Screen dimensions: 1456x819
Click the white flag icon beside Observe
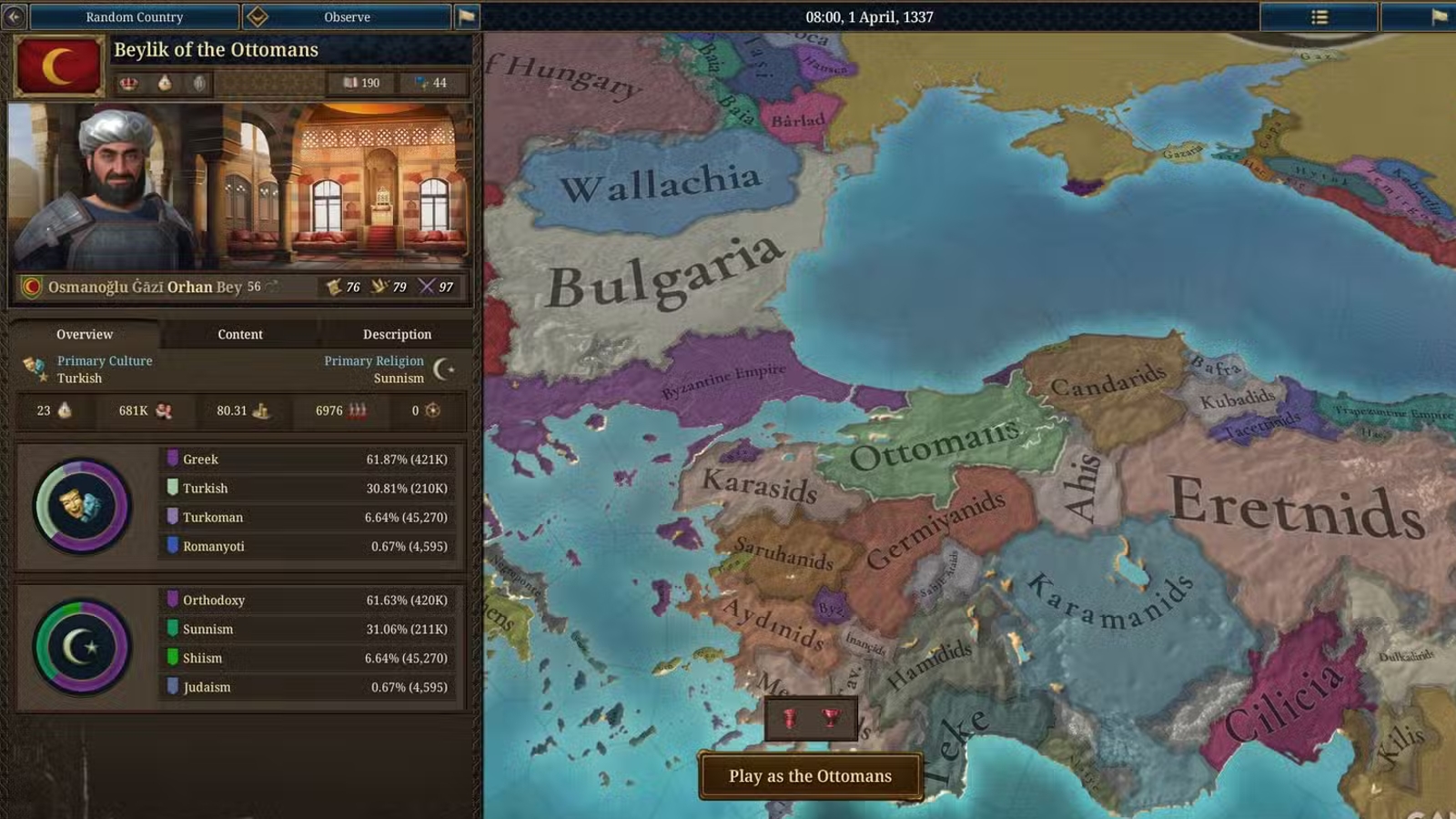[467, 16]
